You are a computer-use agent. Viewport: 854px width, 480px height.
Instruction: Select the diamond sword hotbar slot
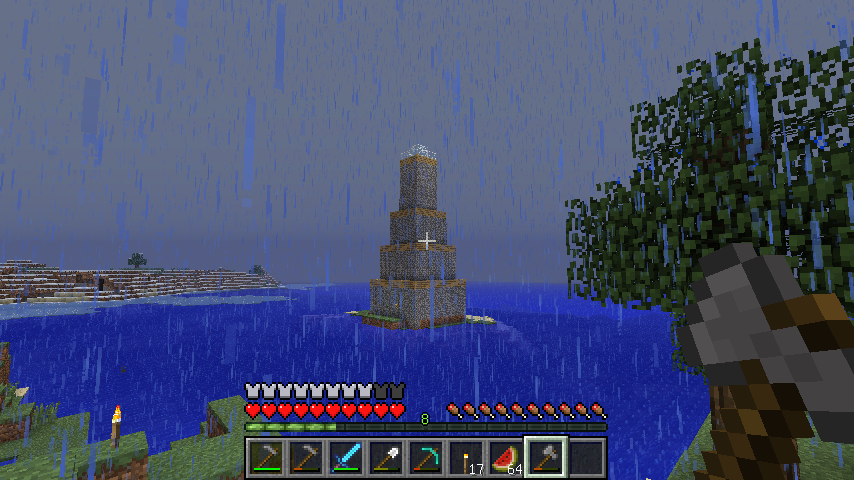click(x=346, y=458)
